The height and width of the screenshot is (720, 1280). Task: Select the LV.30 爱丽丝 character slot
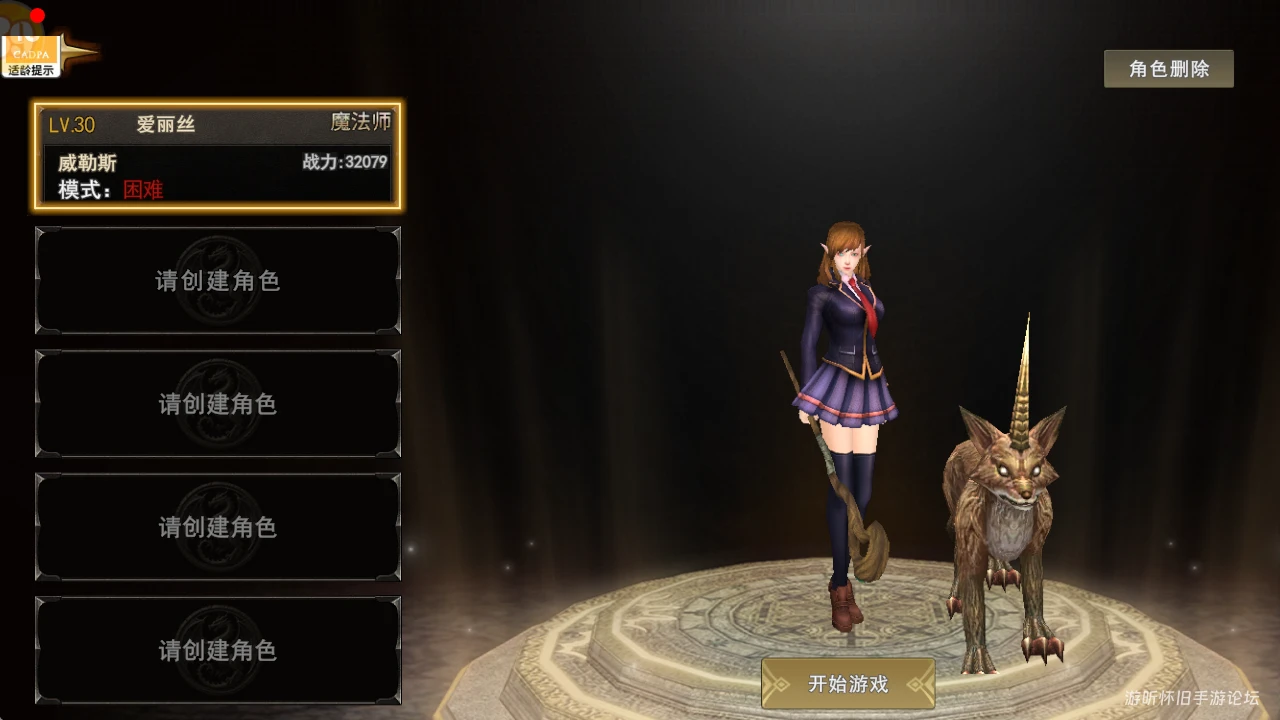tap(217, 156)
